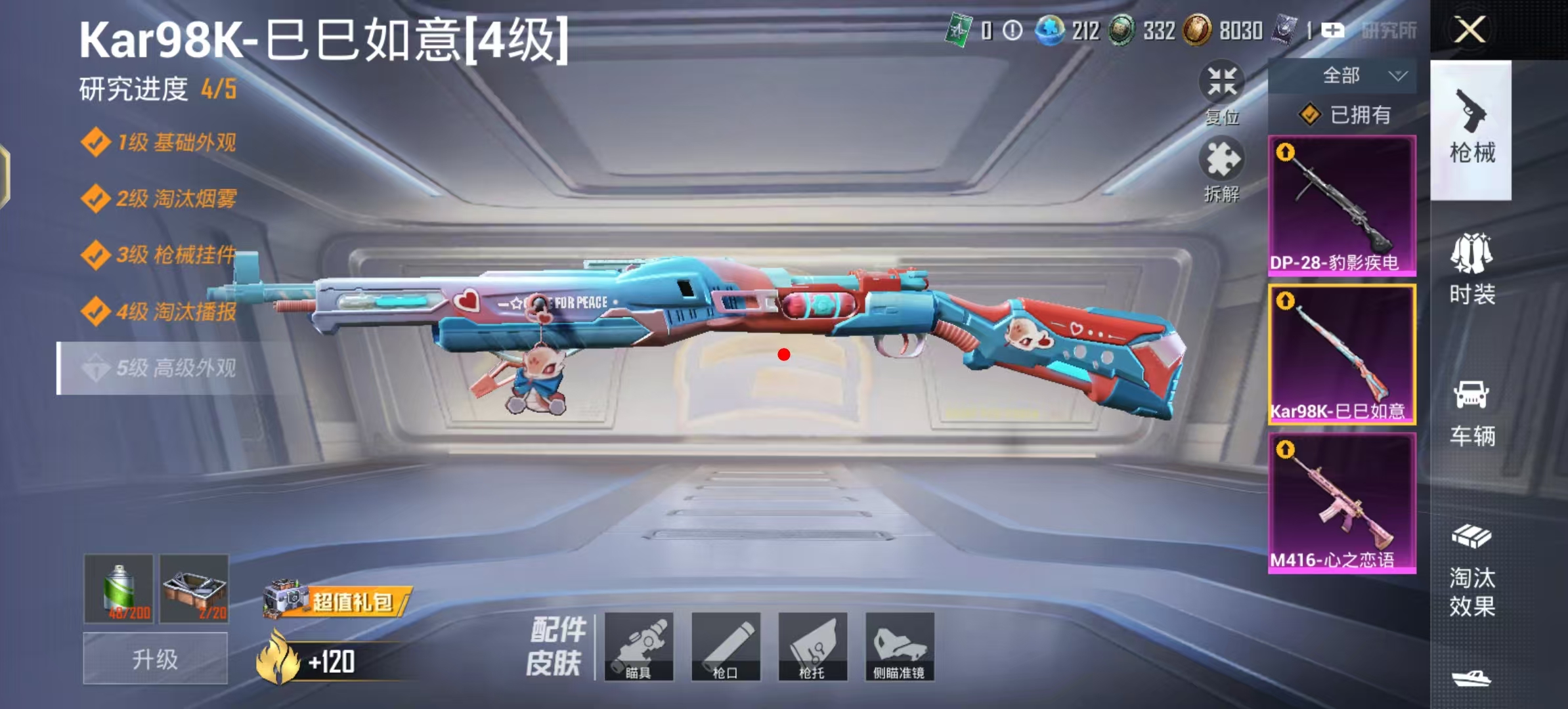The height and width of the screenshot is (709, 1568).
Task: Switch to the 枪械 firearms tab
Action: point(1471,130)
